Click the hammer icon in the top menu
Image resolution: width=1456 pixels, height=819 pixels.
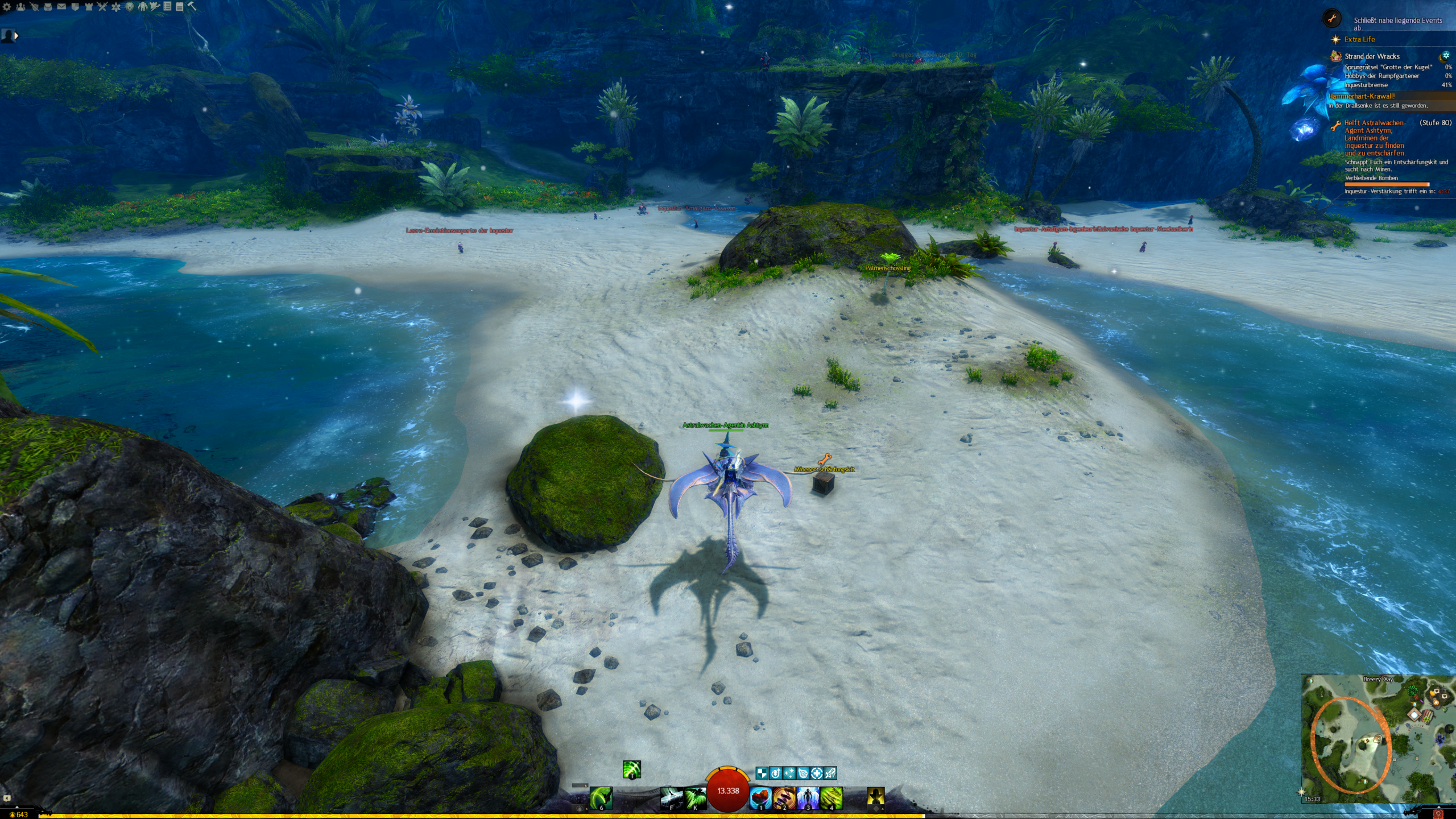click(x=192, y=6)
